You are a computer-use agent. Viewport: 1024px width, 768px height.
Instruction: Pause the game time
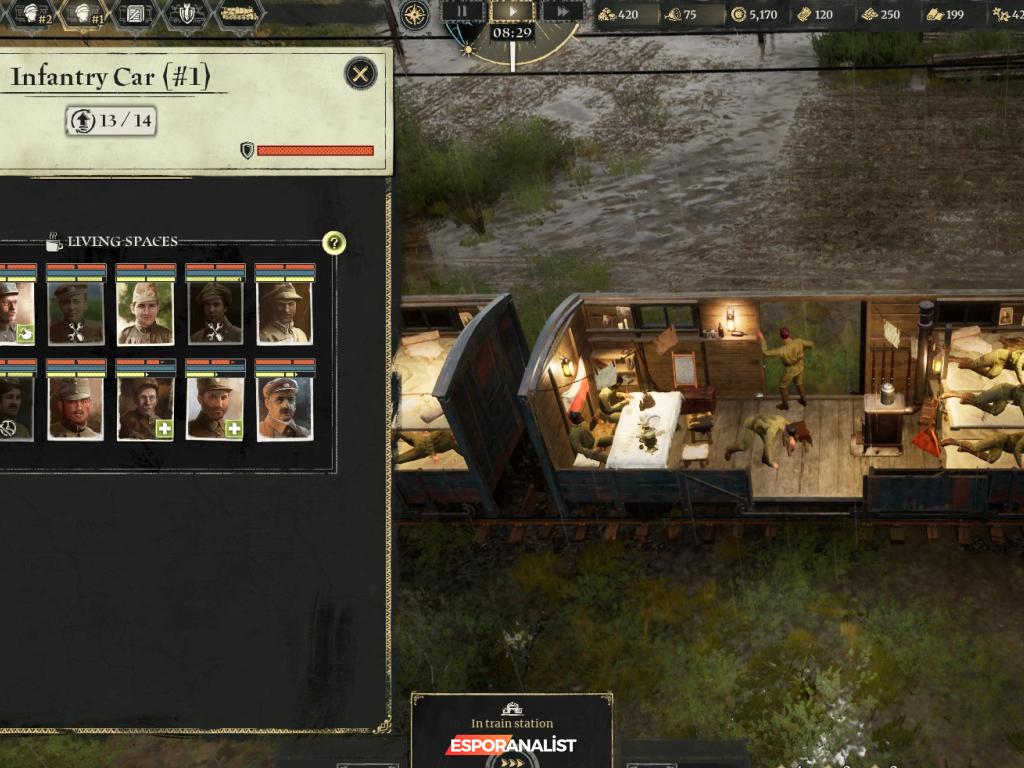click(463, 12)
